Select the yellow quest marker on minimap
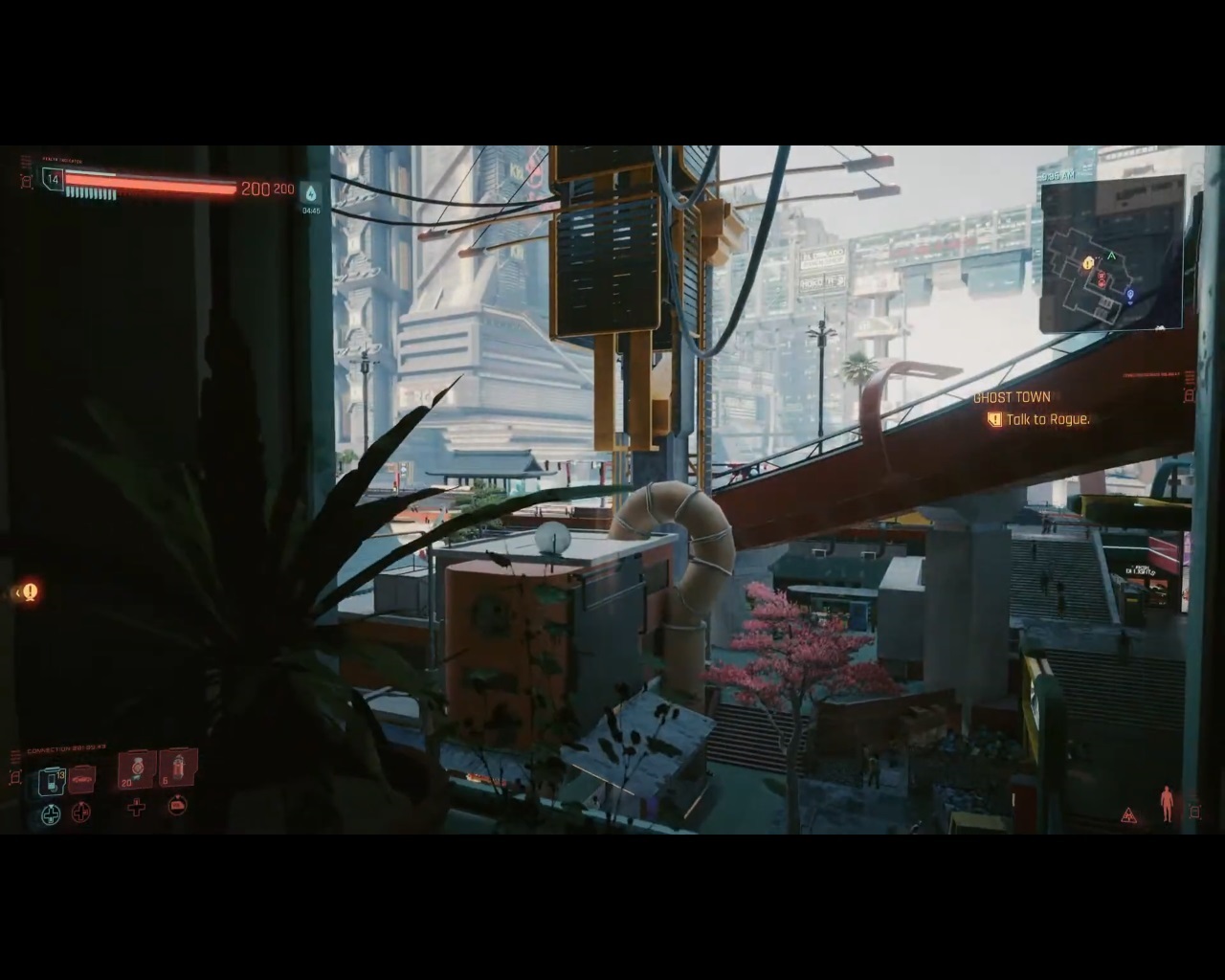This screenshot has height=980, width=1225. [1087, 263]
